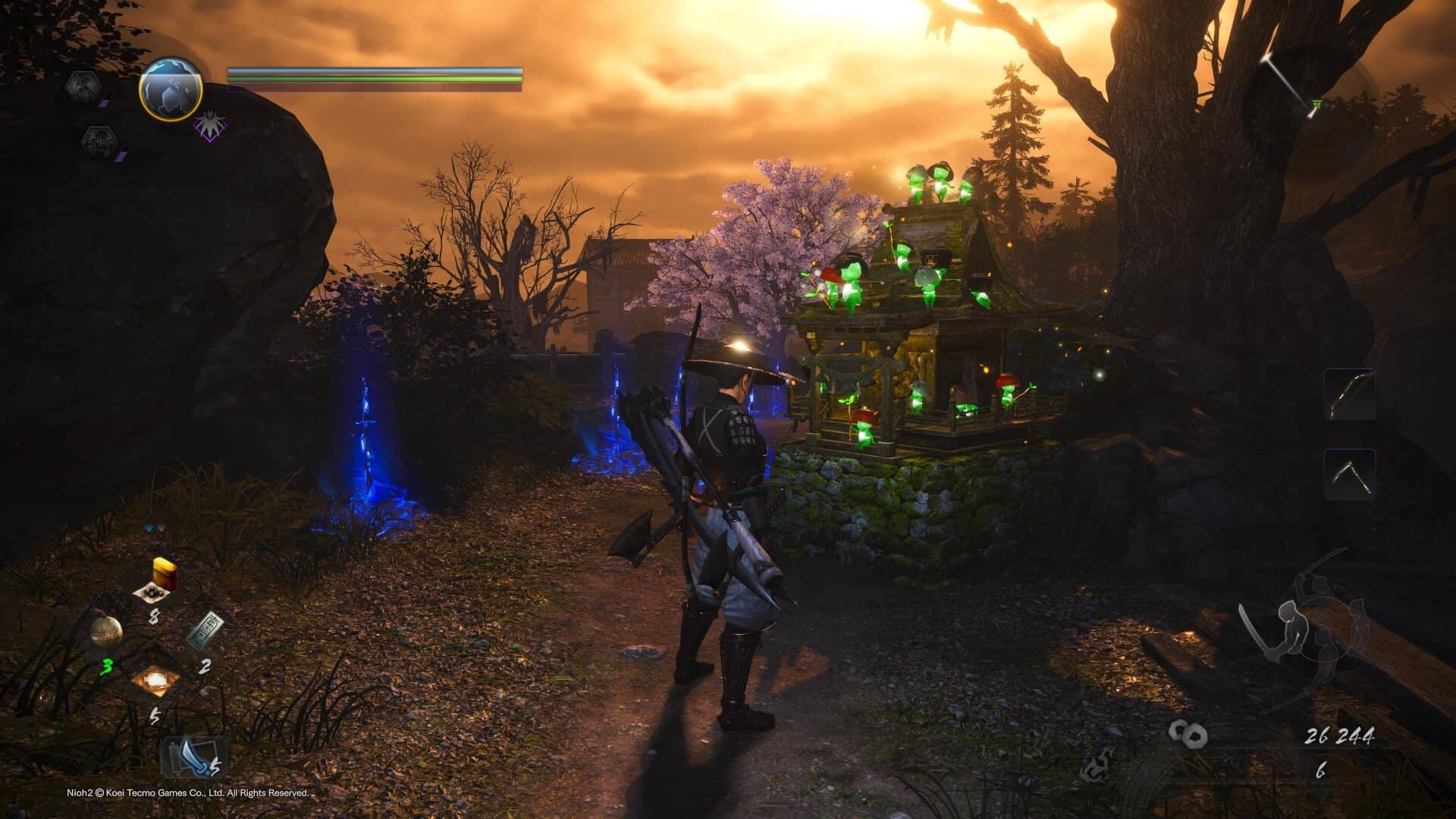This screenshot has height=819, width=1456.
Task: Toggle the upper guardian spirit hexagon
Action: pos(83,88)
